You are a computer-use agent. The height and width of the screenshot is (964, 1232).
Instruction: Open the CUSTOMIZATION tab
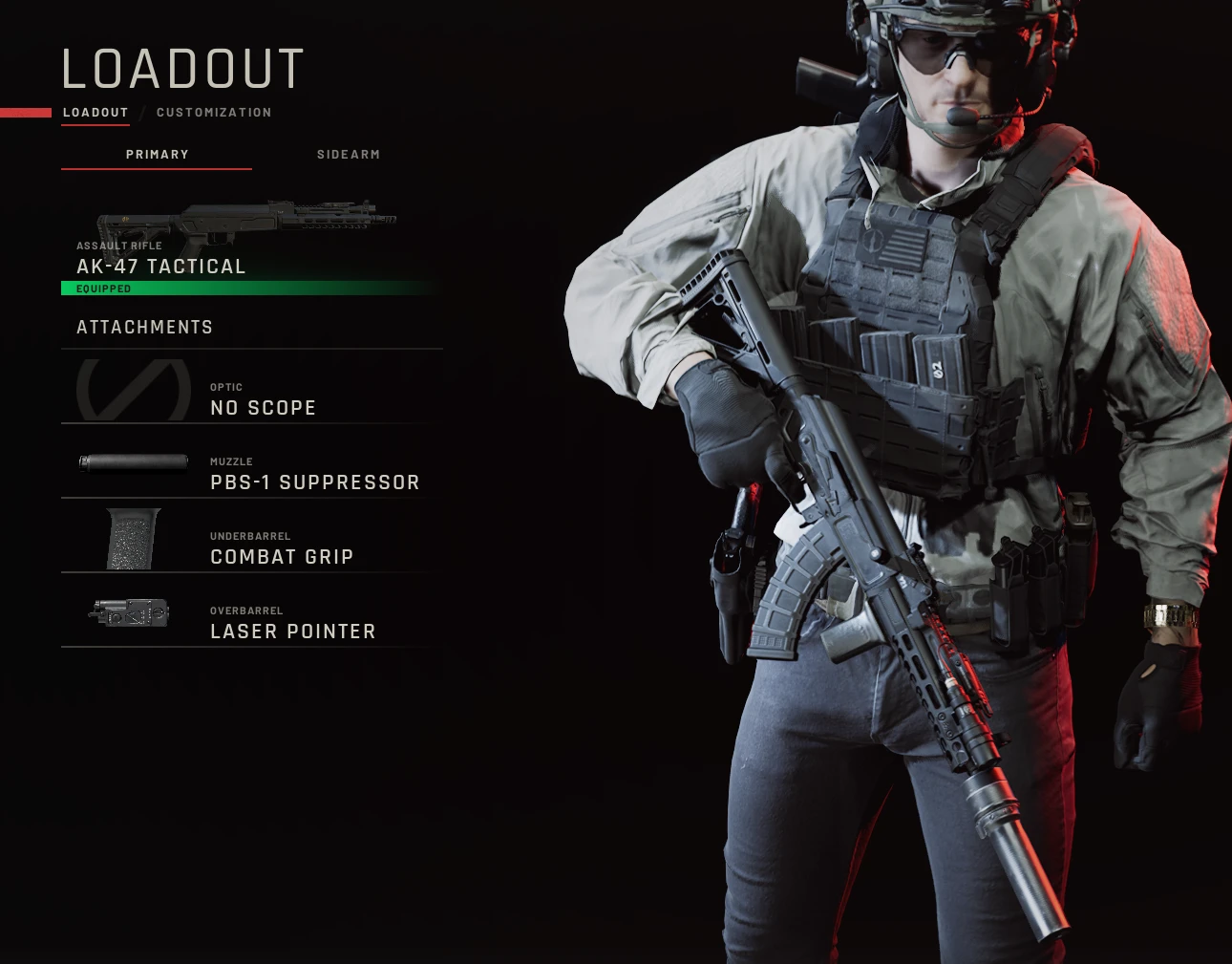(214, 112)
